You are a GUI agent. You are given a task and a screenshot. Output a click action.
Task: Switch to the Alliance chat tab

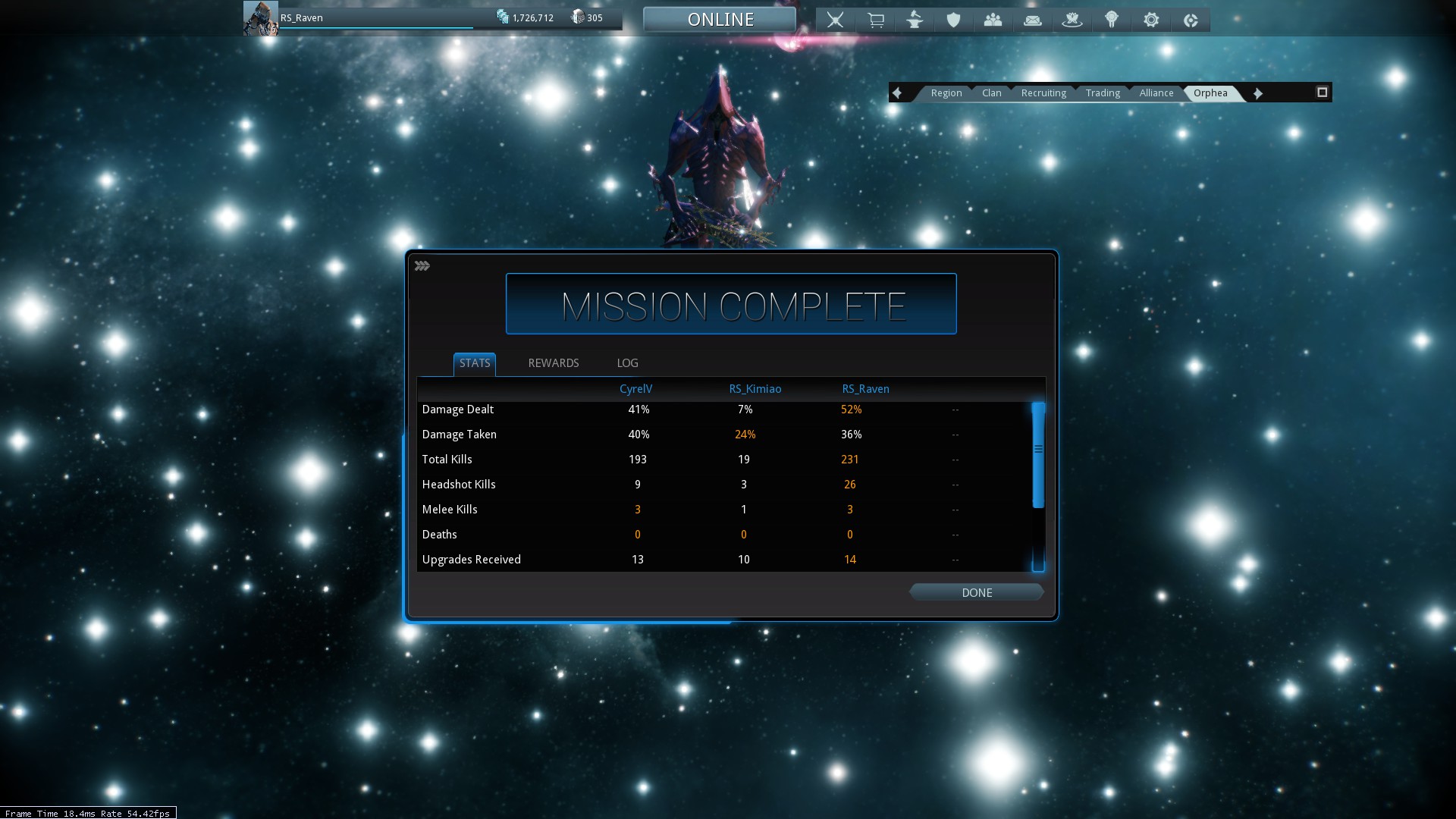(1156, 93)
